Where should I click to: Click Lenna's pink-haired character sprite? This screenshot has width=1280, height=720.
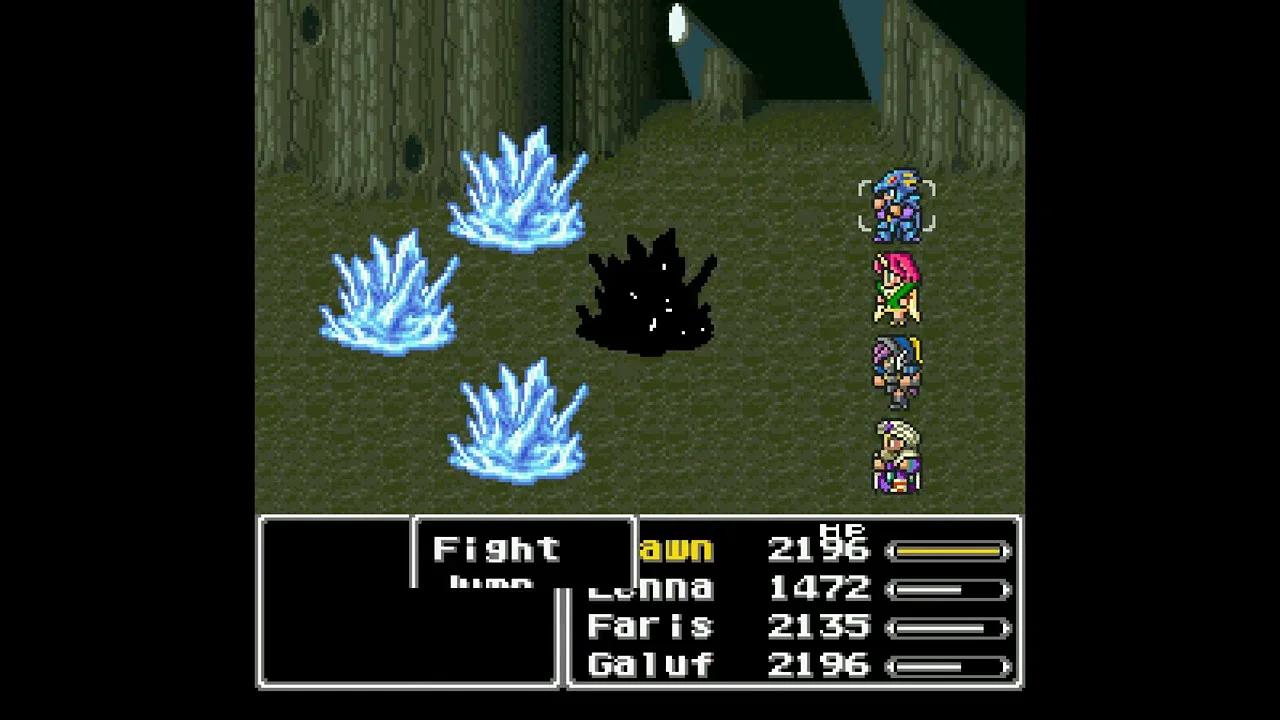[897, 288]
